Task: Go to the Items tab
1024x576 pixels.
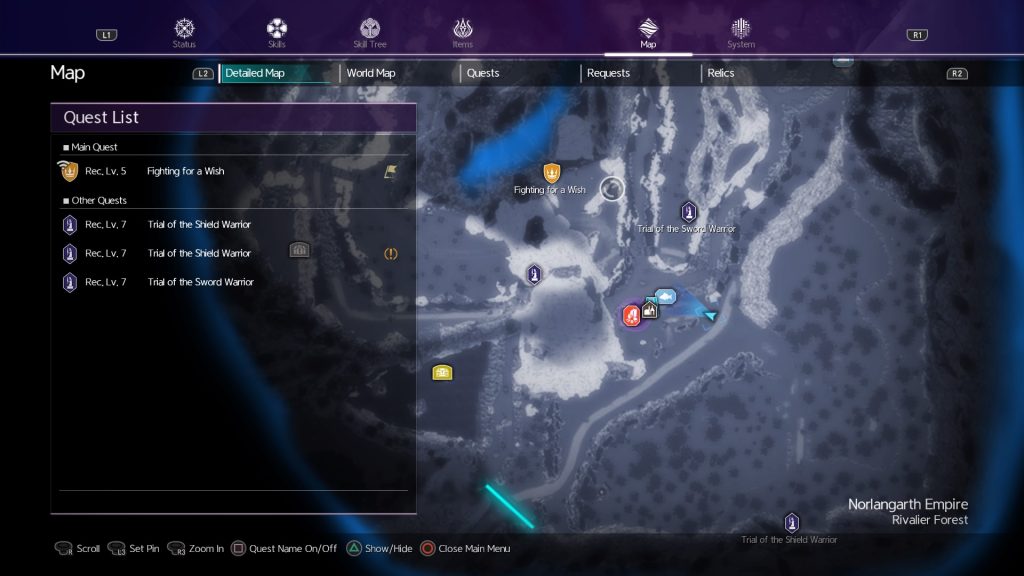Action: pyautogui.click(x=462, y=32)
